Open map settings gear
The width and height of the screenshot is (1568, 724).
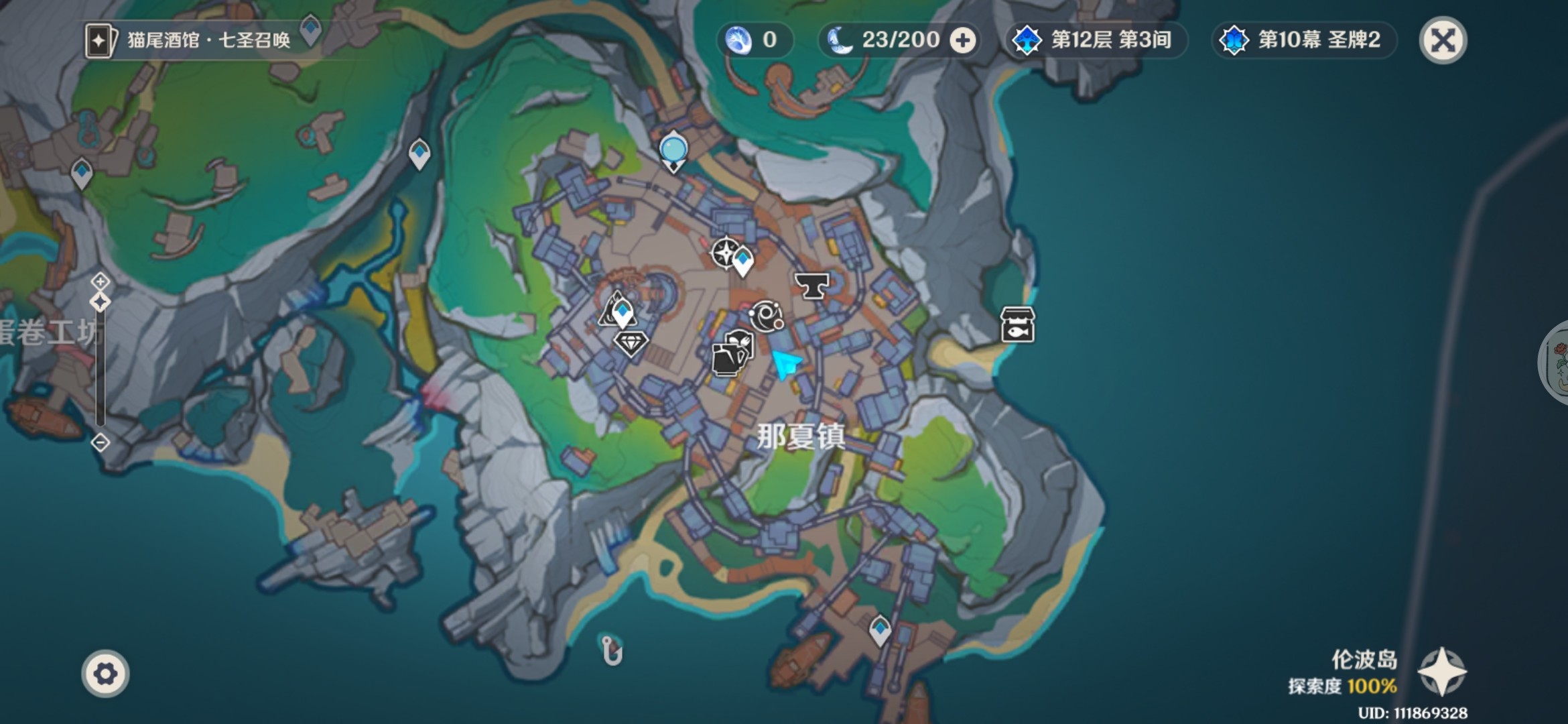coord(105,673)
